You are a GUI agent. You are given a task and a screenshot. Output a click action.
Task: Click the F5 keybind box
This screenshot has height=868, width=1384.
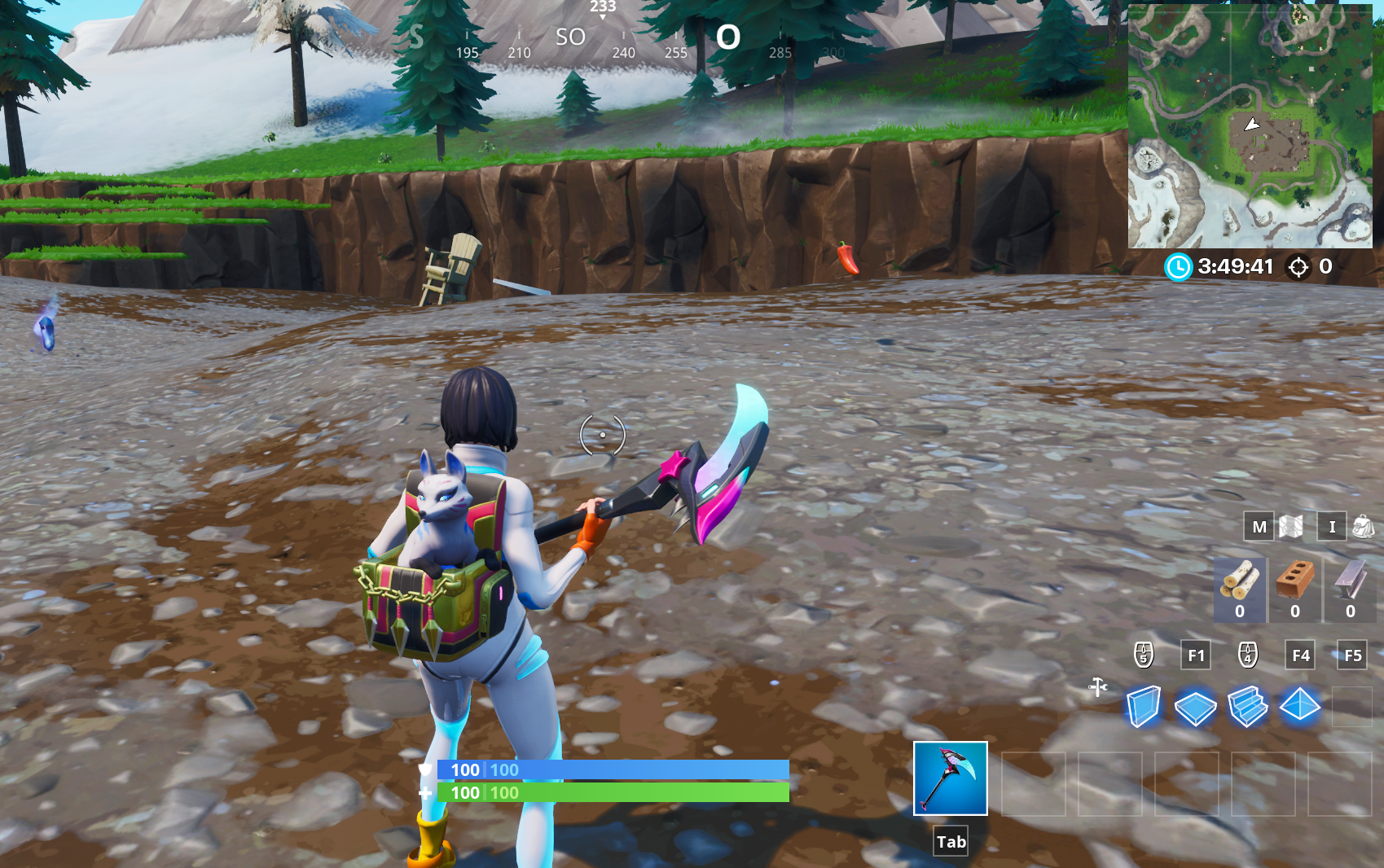(1352, 655)
